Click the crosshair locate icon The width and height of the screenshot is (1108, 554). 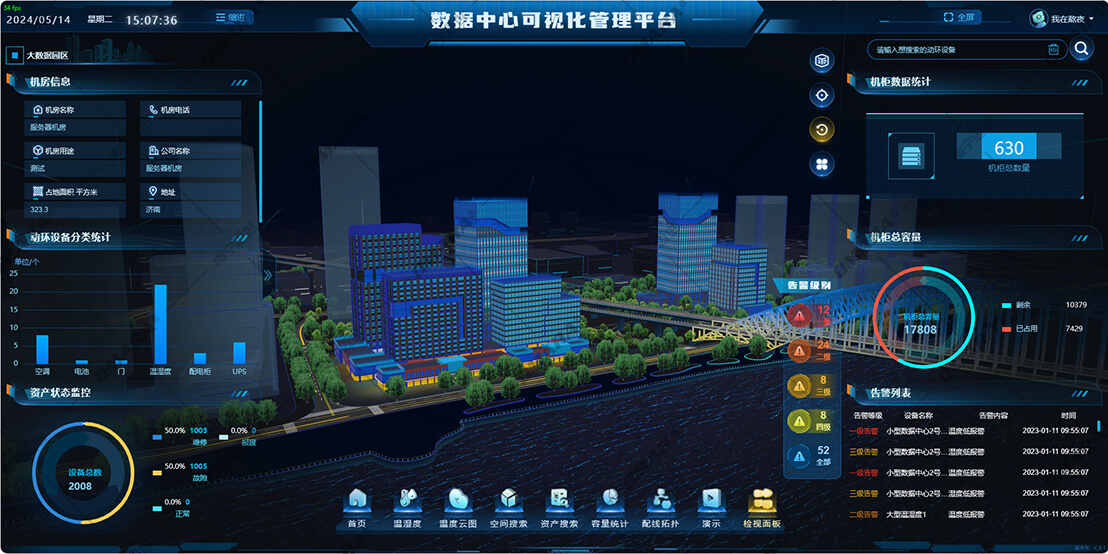click(822, 96)
